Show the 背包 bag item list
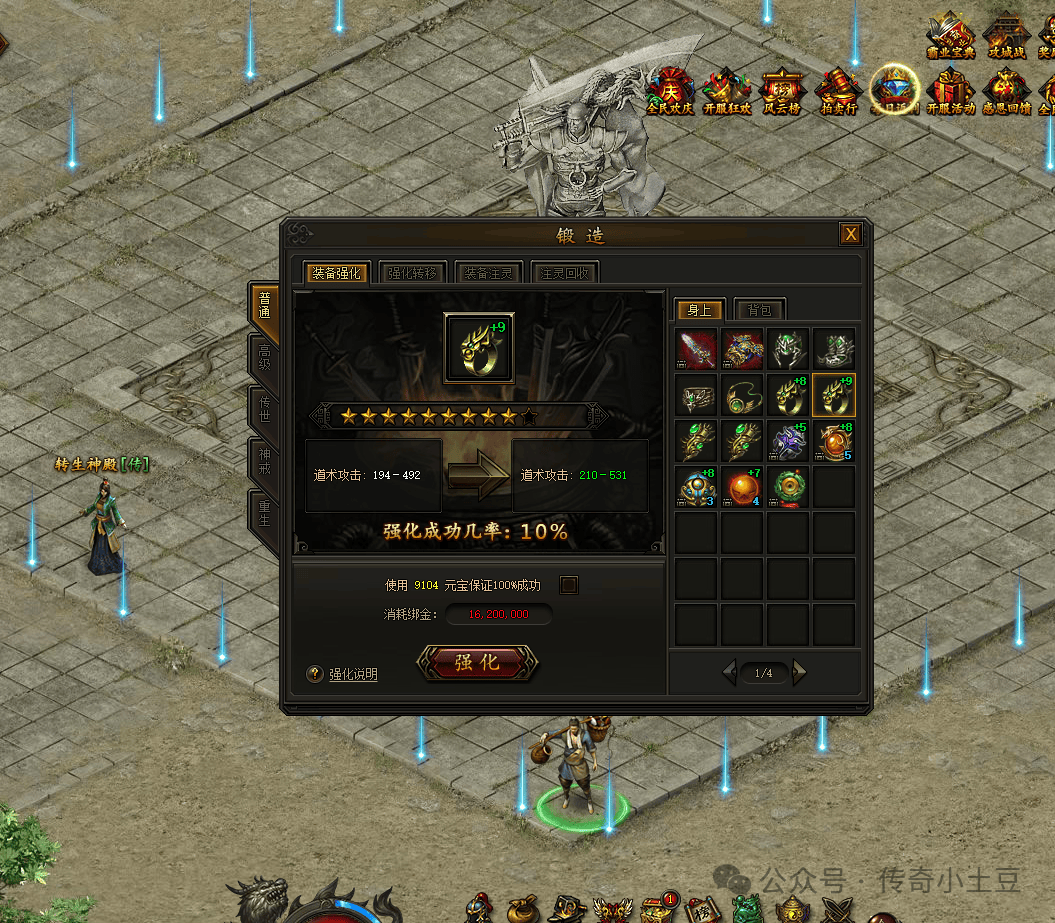Viewport: 1055px width, 923px height. [759, 310]
